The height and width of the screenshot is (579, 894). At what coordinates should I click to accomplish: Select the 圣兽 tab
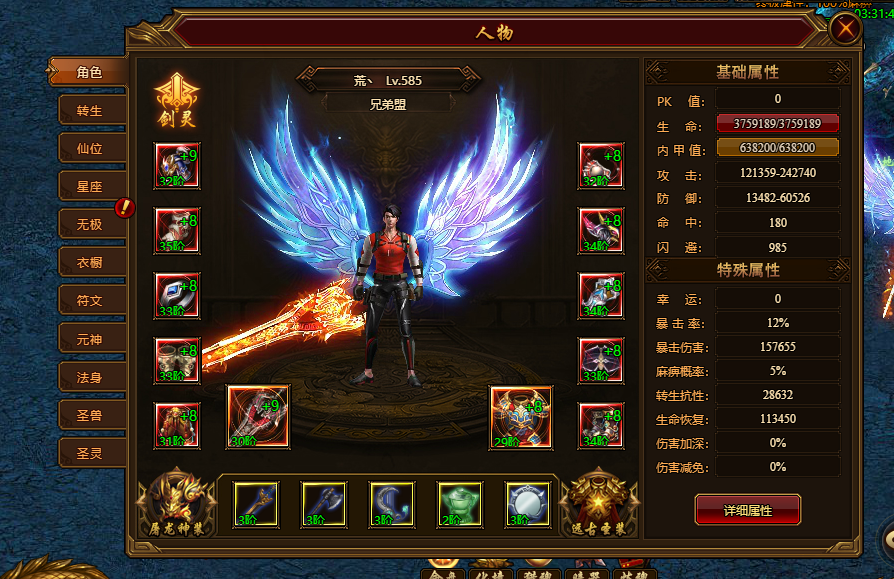[x=89, y=415]
